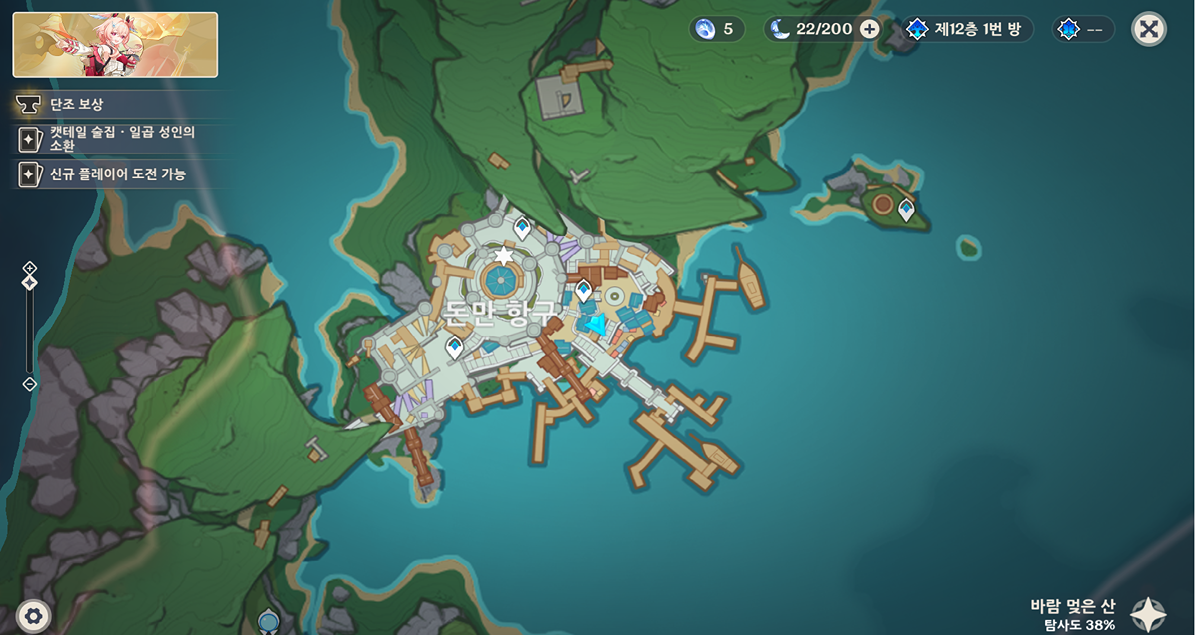Open the 바람 멎은 산 exploration progress label
The image size is (1200, 635).
(1072, 614)
